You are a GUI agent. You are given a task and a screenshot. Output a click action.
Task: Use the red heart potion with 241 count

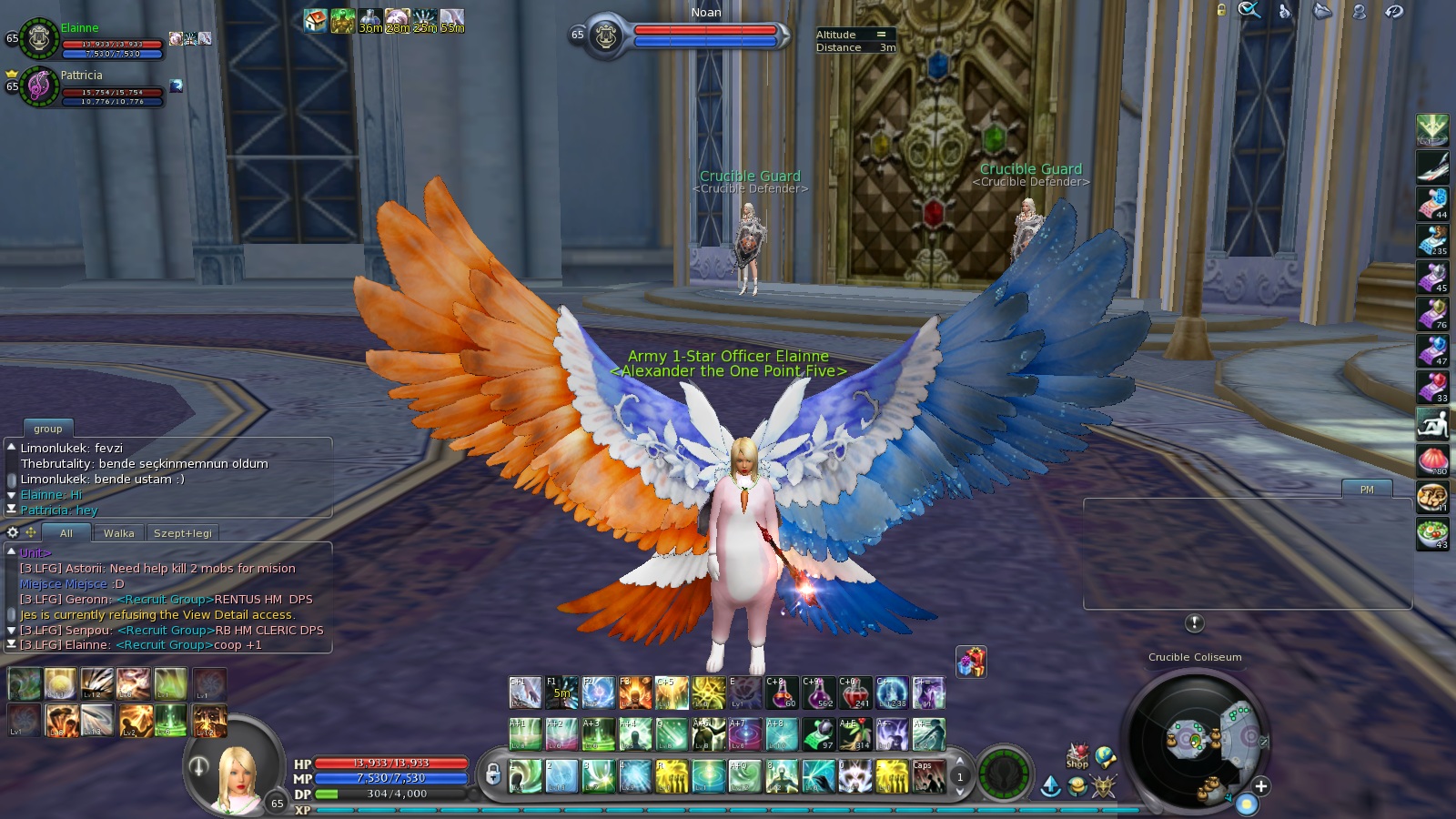[x=854, y=693]
